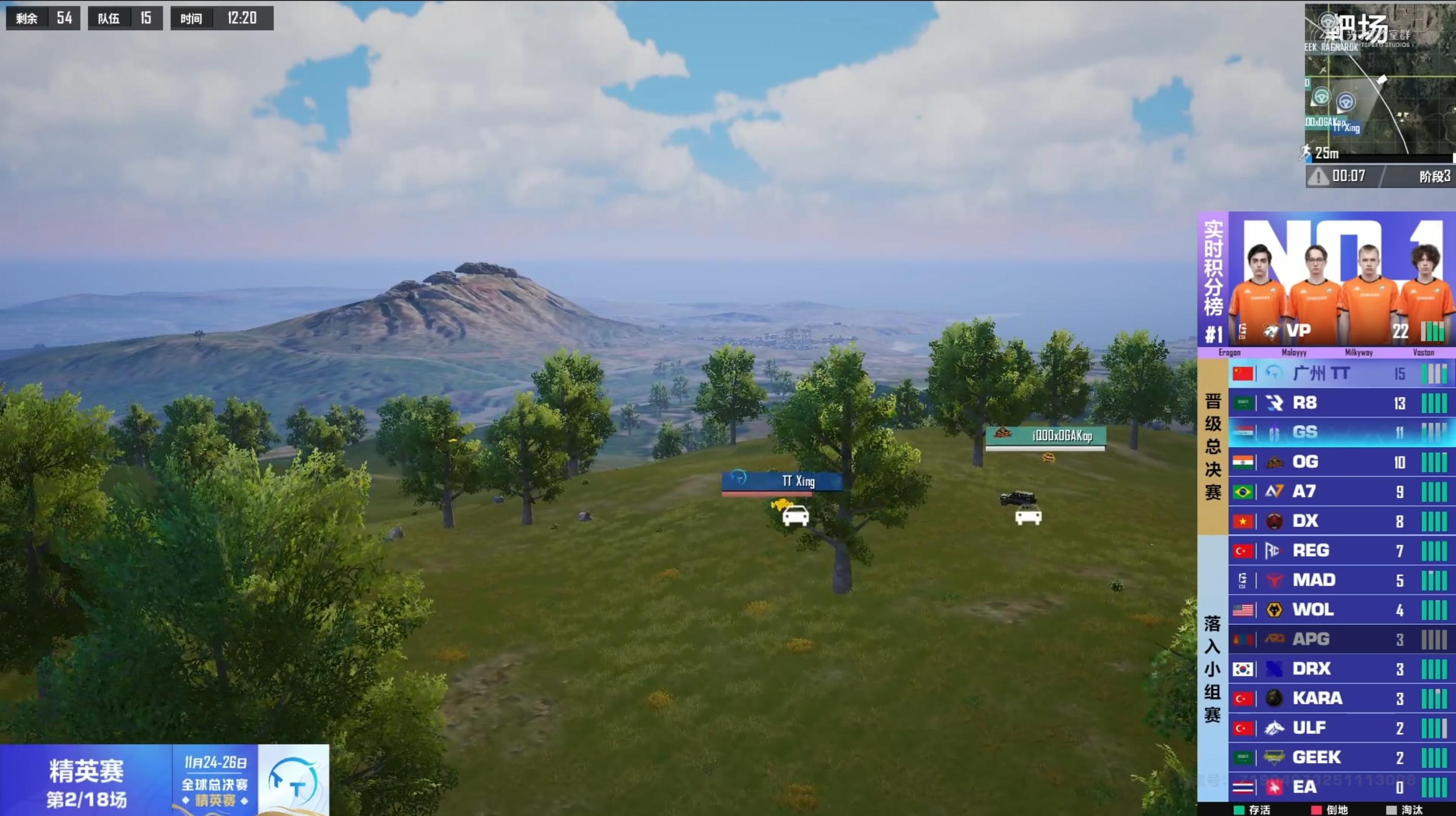Click the MAD team row
1456x816 pixels.
[1340, 581]
